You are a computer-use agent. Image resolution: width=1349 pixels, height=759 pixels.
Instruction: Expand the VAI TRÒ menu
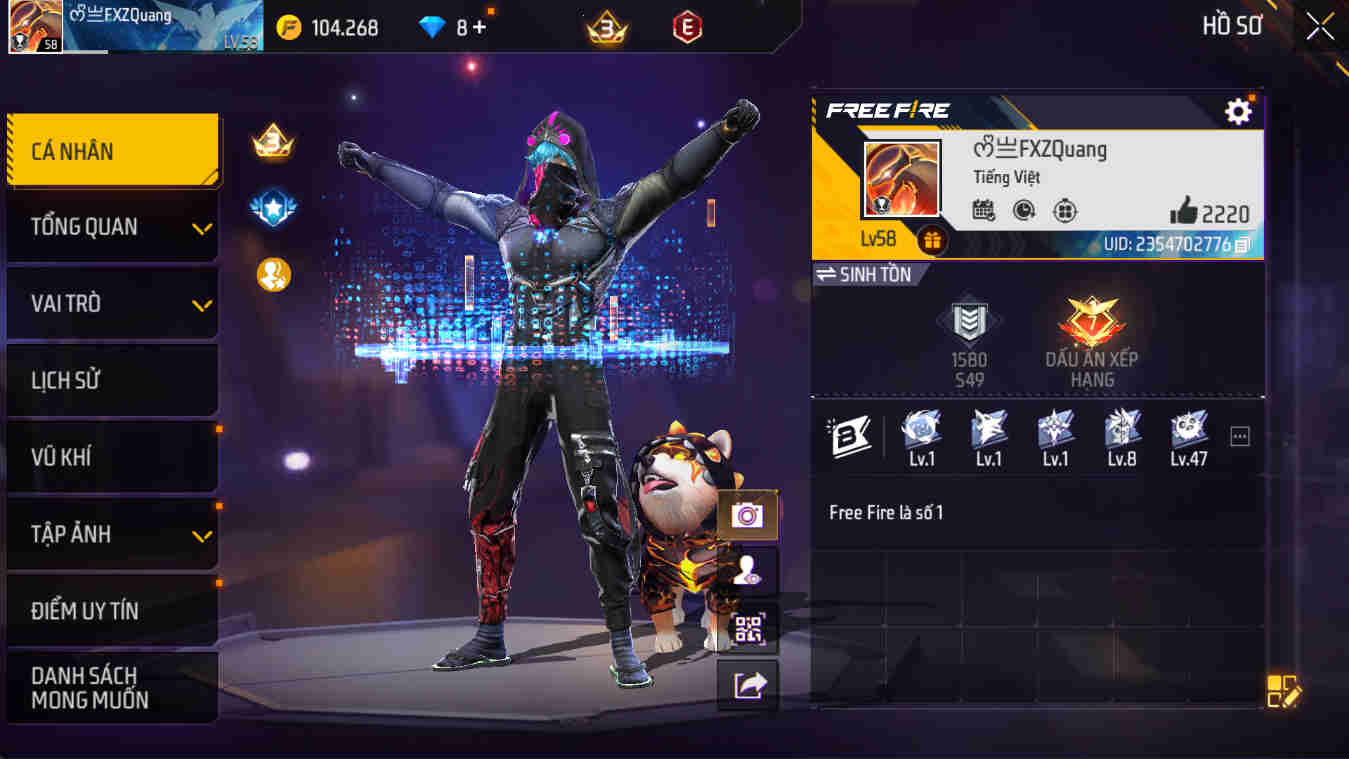(110, 303)
